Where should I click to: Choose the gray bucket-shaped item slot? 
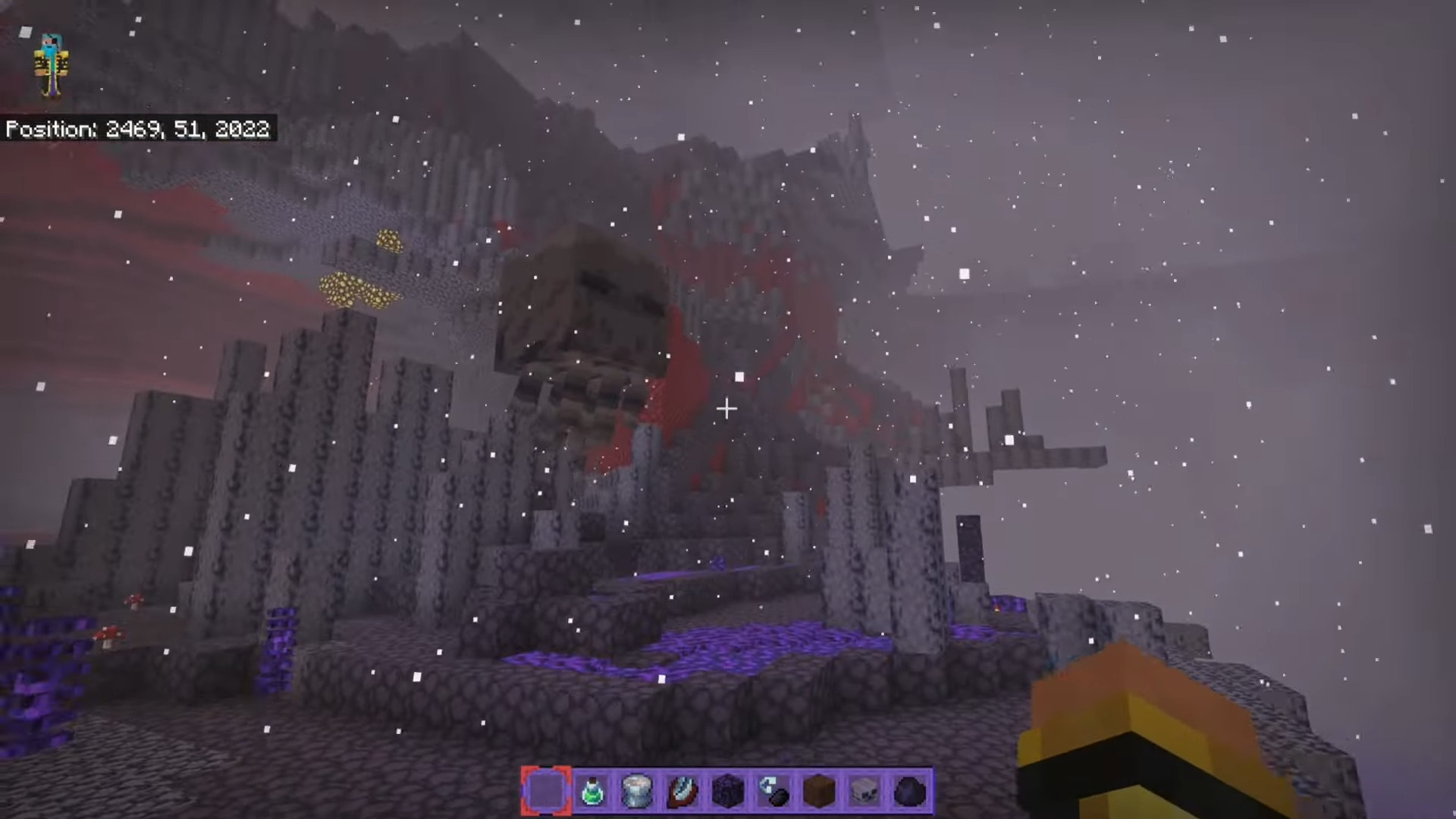[x=637, y=792]
